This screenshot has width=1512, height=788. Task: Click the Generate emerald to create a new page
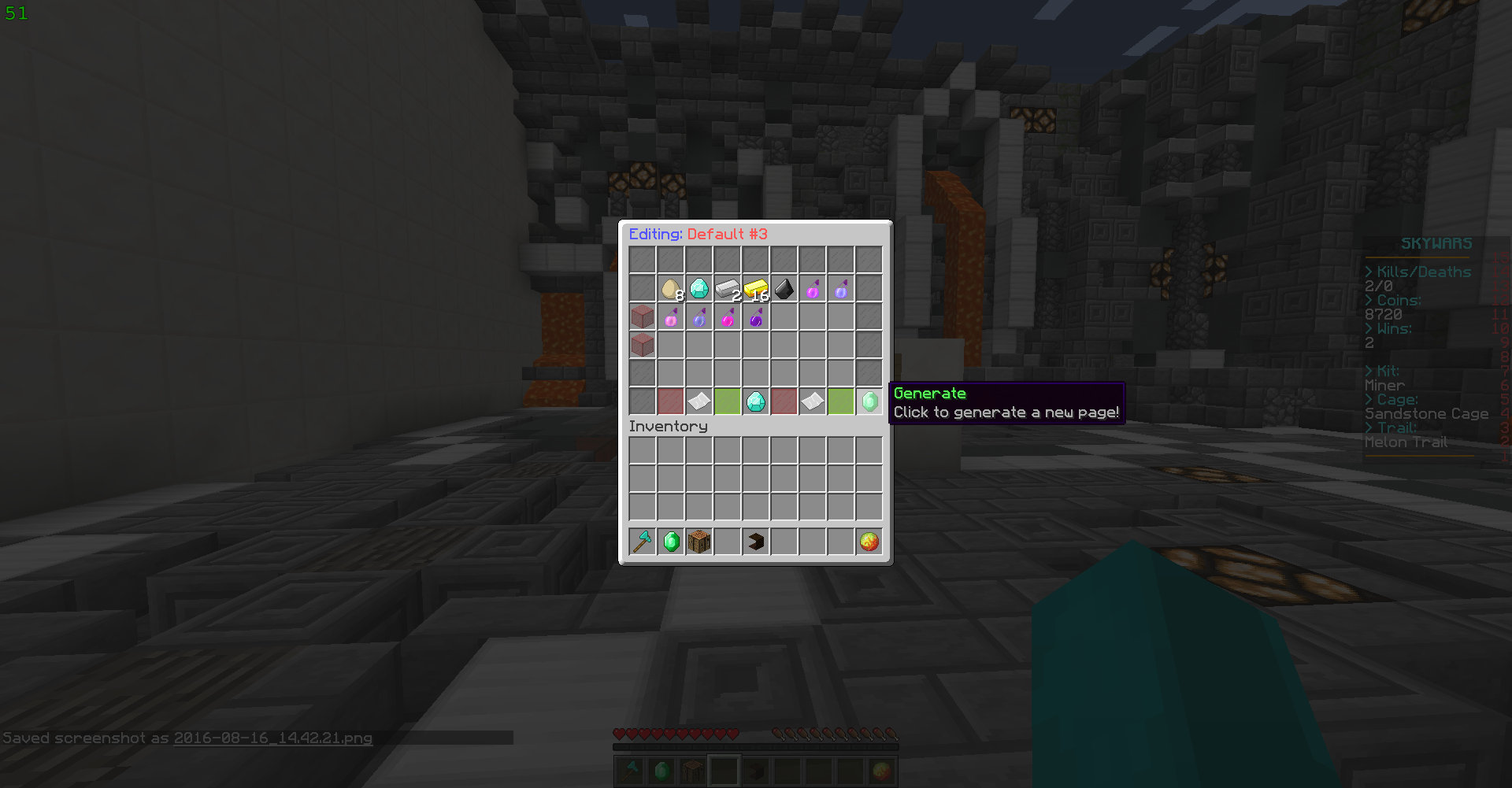pos(869,401)
